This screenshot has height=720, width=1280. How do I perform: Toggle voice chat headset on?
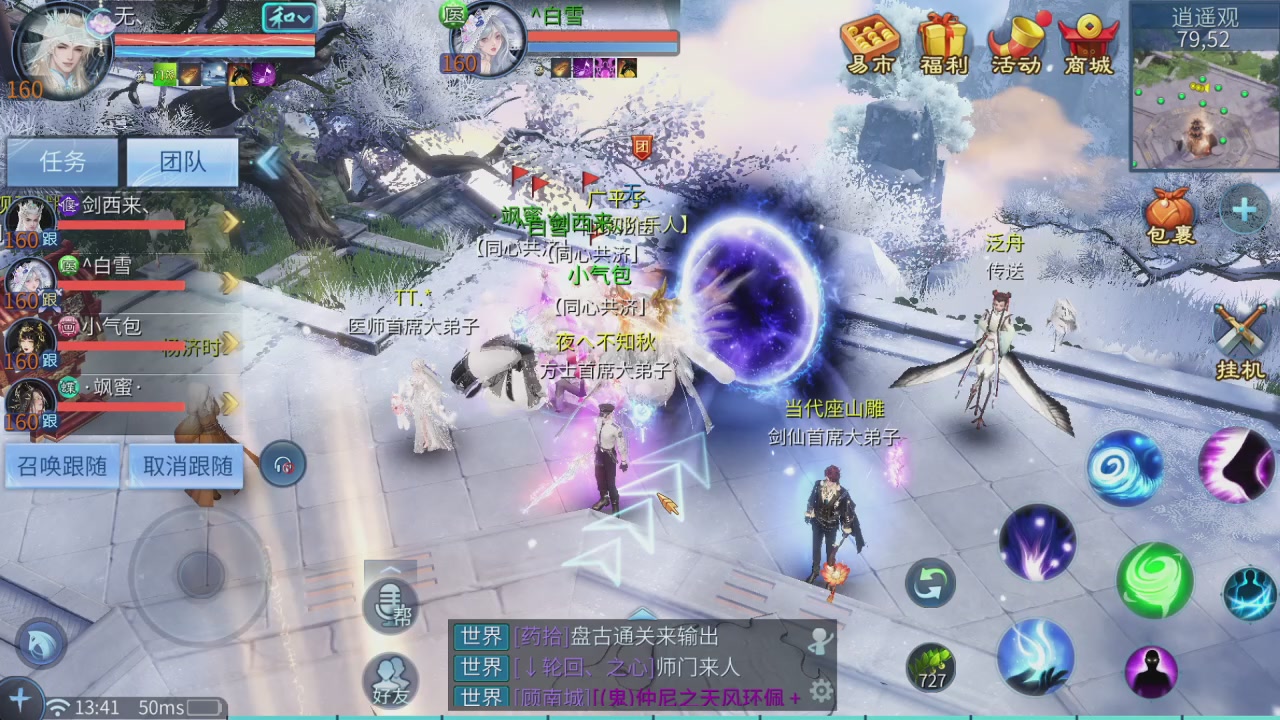pyautogui.click(x=282, y=463)
